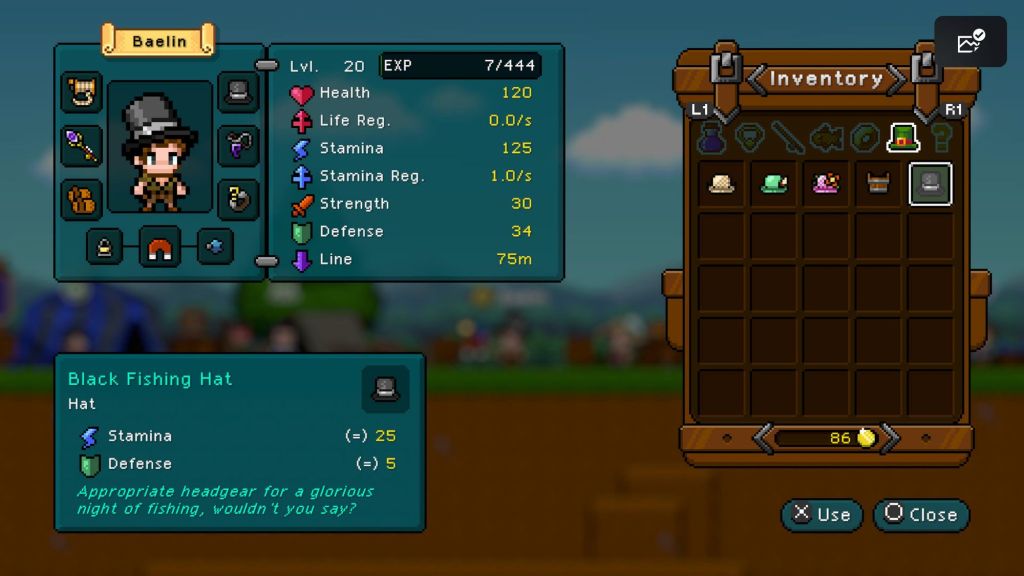The height and width of the screenshot is (576, 1024).
Task: Use the selected Black Fishing Hat
Action: [822, 515]
